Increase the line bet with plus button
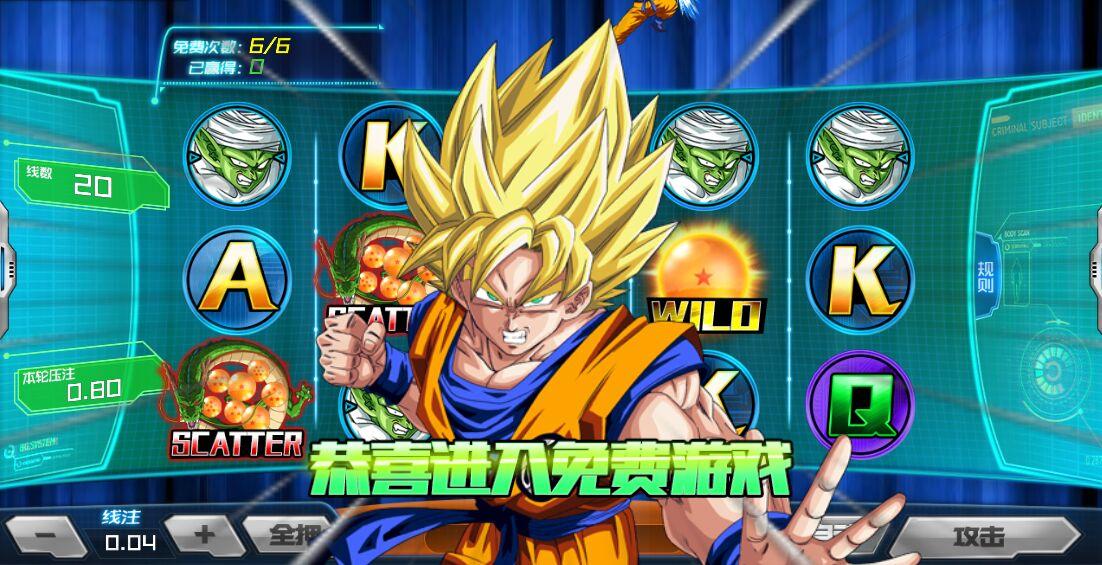 tap(203, 535)
